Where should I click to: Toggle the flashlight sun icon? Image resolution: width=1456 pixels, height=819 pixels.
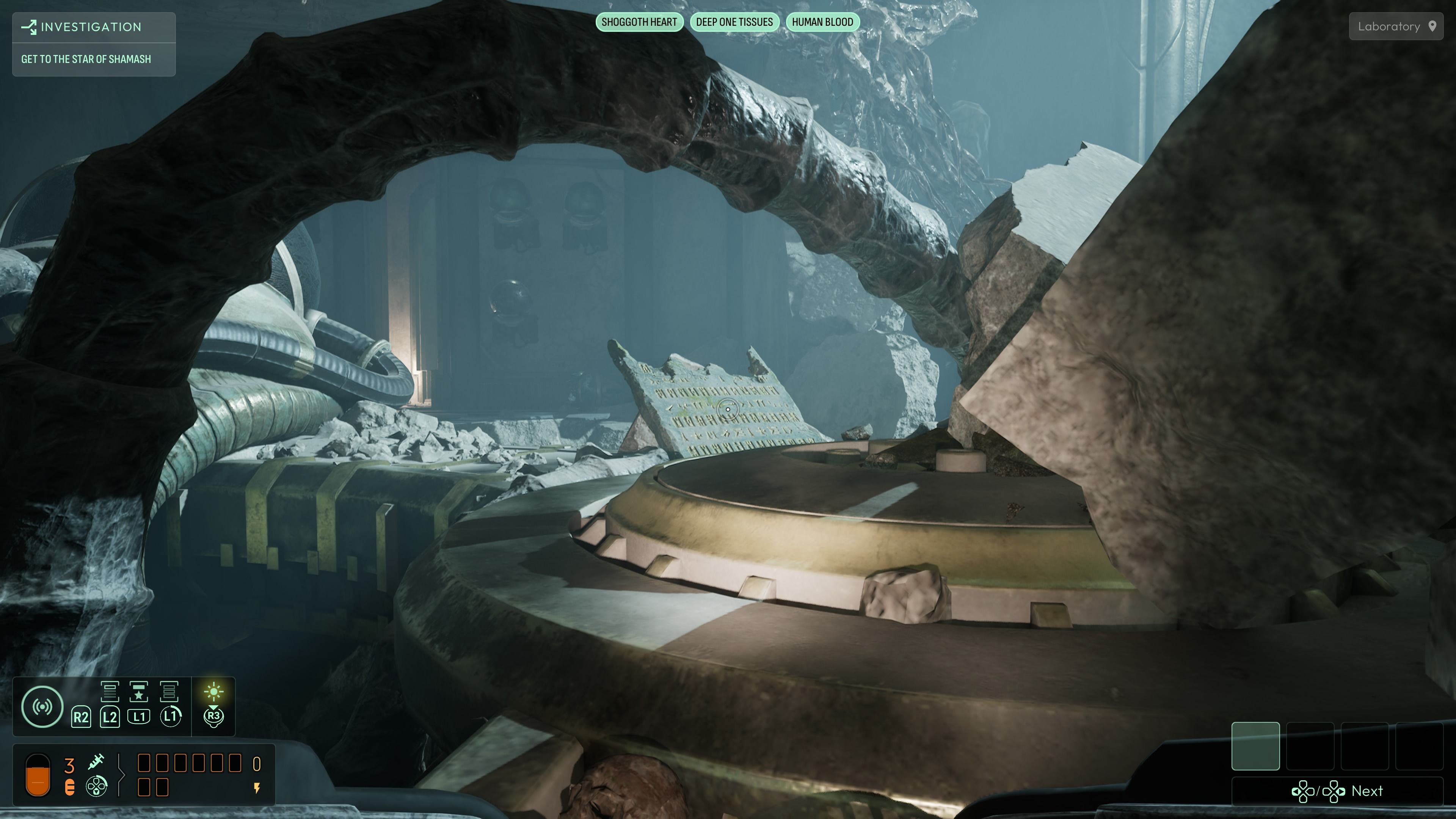pos(213,691)
